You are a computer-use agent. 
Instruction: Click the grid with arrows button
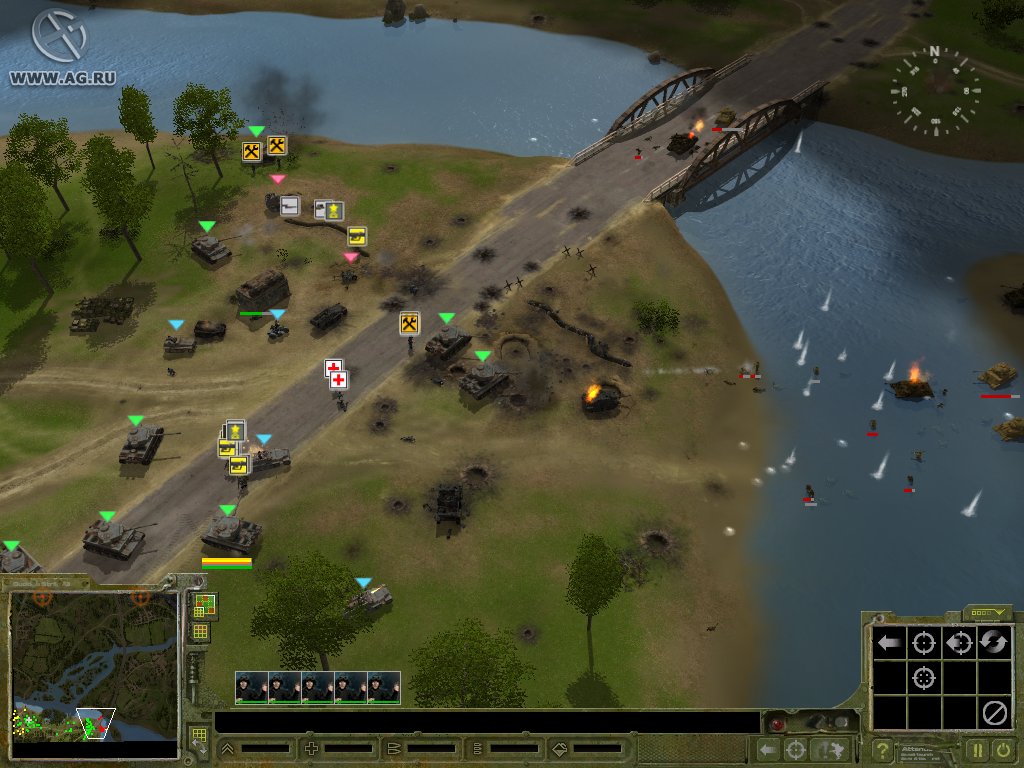click(x=198, y=740)
